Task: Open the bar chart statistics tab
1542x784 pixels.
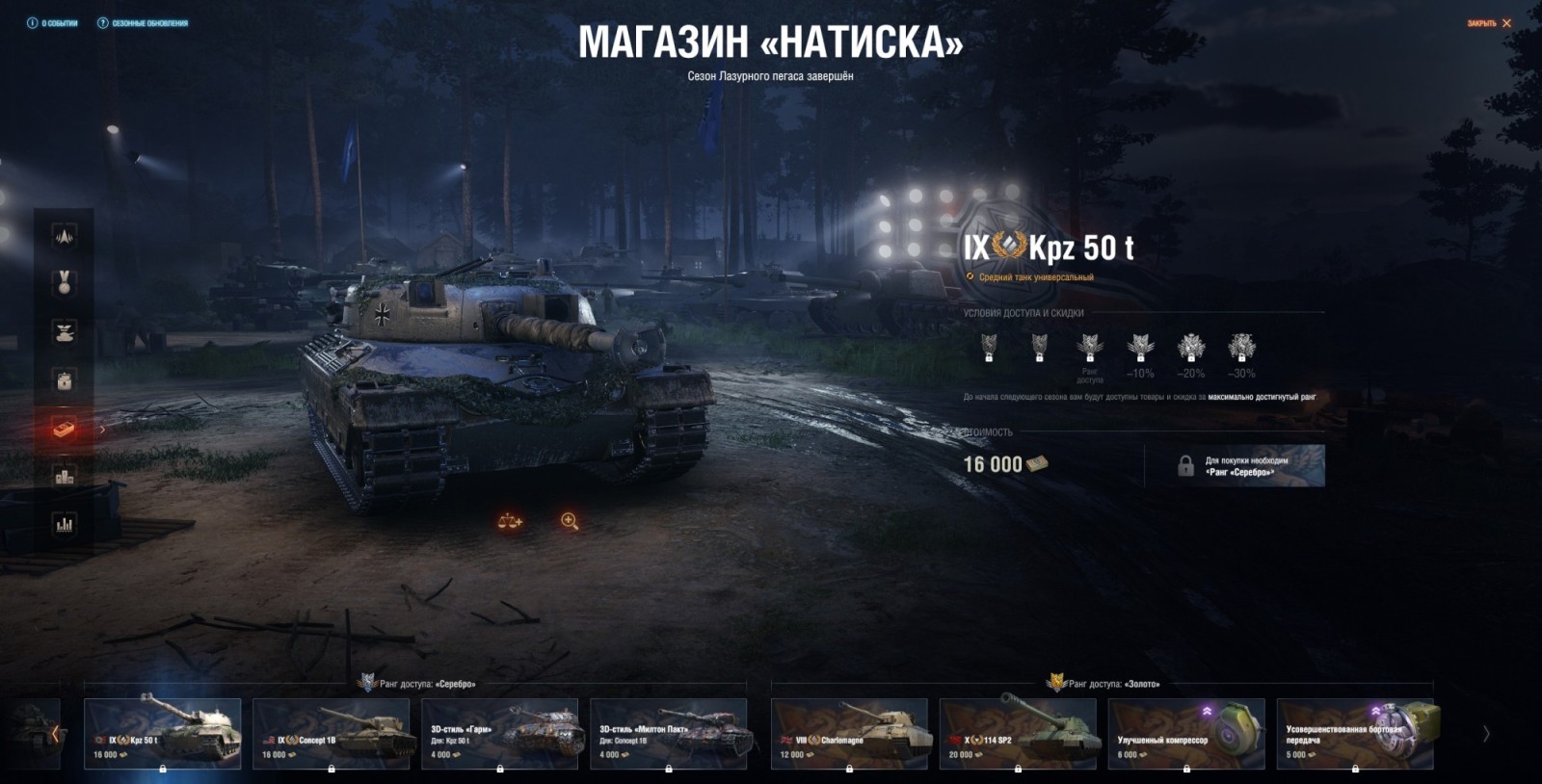Action: [64, 524]
